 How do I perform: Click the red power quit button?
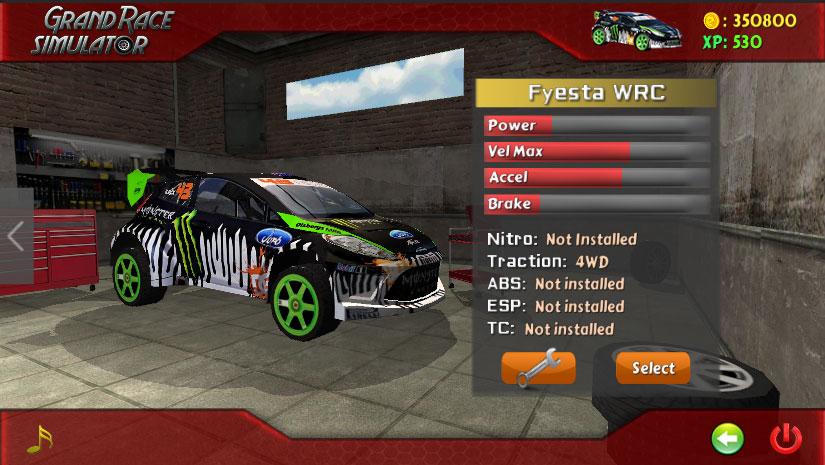pyautogui.click(x=786, y=438)
